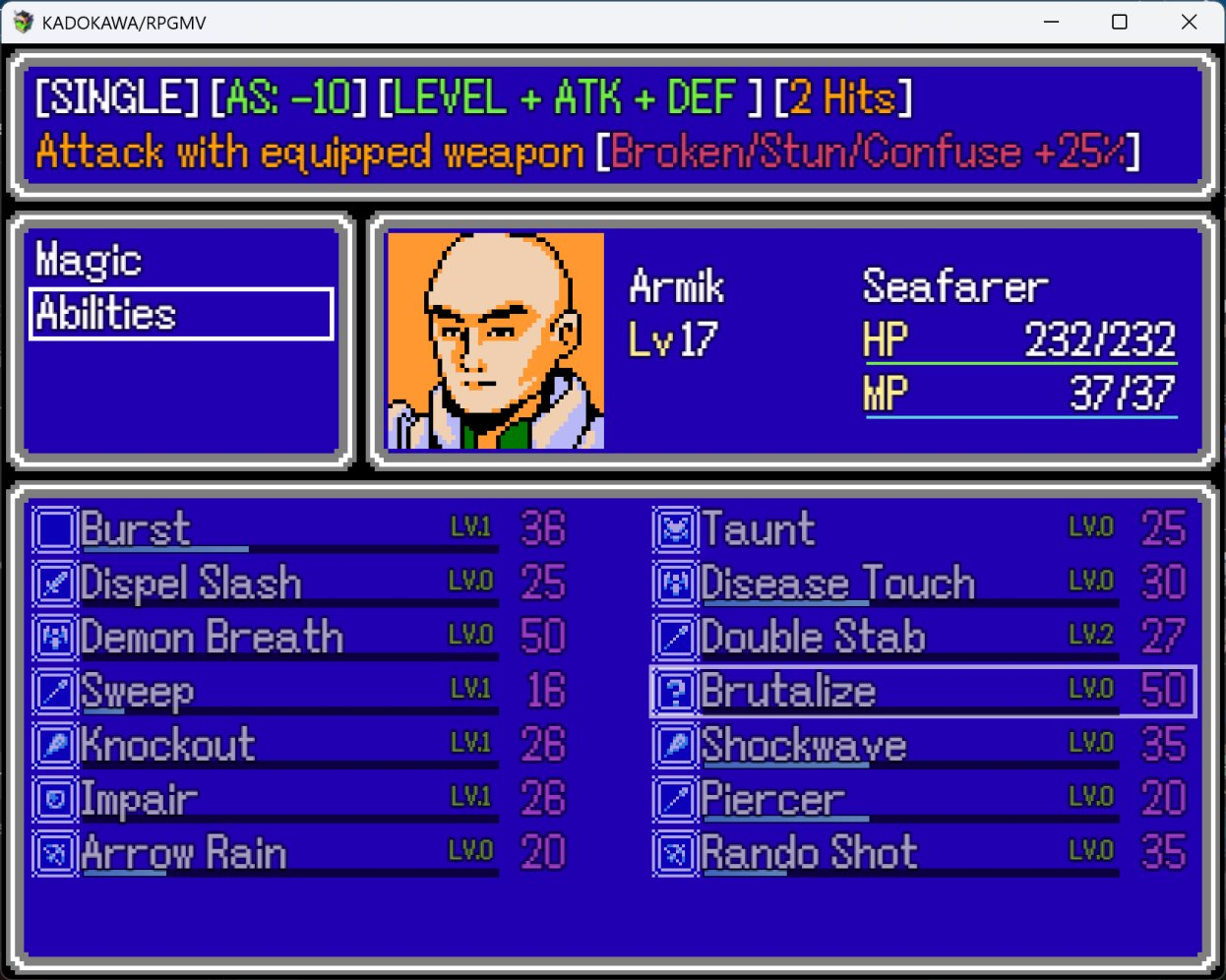Screen dimensions: 1226x980
Task: Choose the Impair ability
Action: coord(266,799)
